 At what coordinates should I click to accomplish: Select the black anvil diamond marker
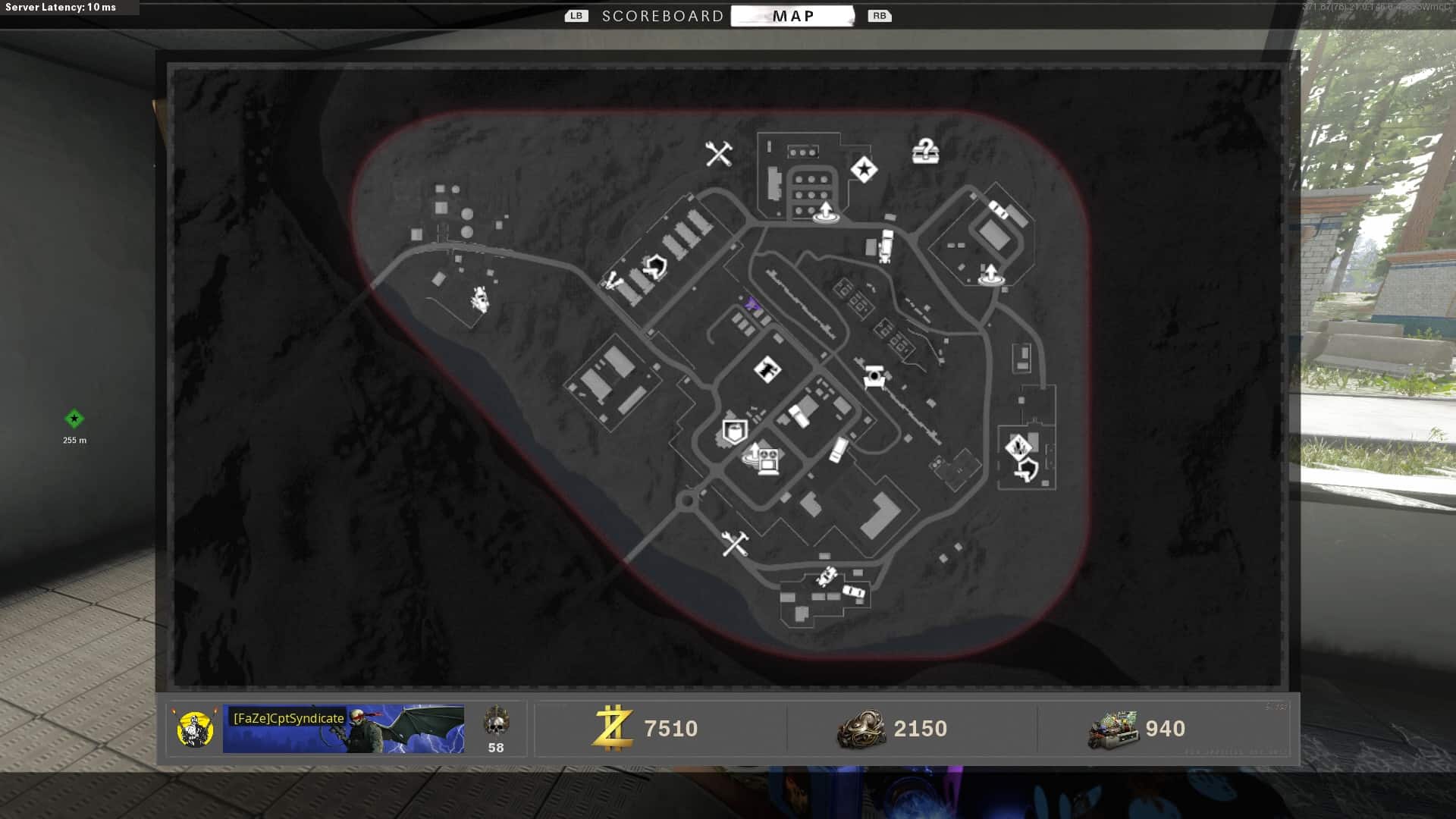(767, 370)
